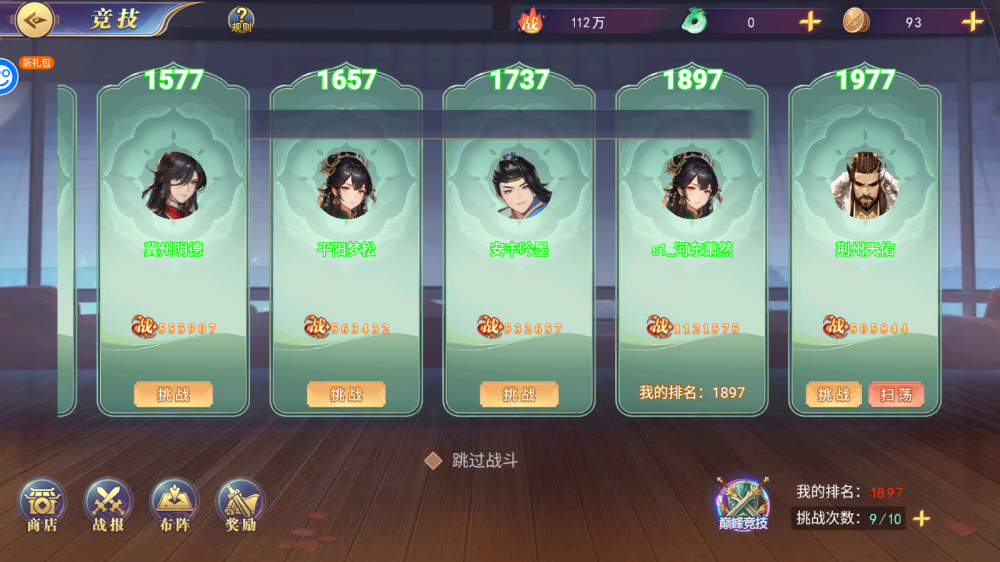1000x562 pixels.
Task: Challenge rank 1657 player 平阳梦松
Action: pos(346,394)
